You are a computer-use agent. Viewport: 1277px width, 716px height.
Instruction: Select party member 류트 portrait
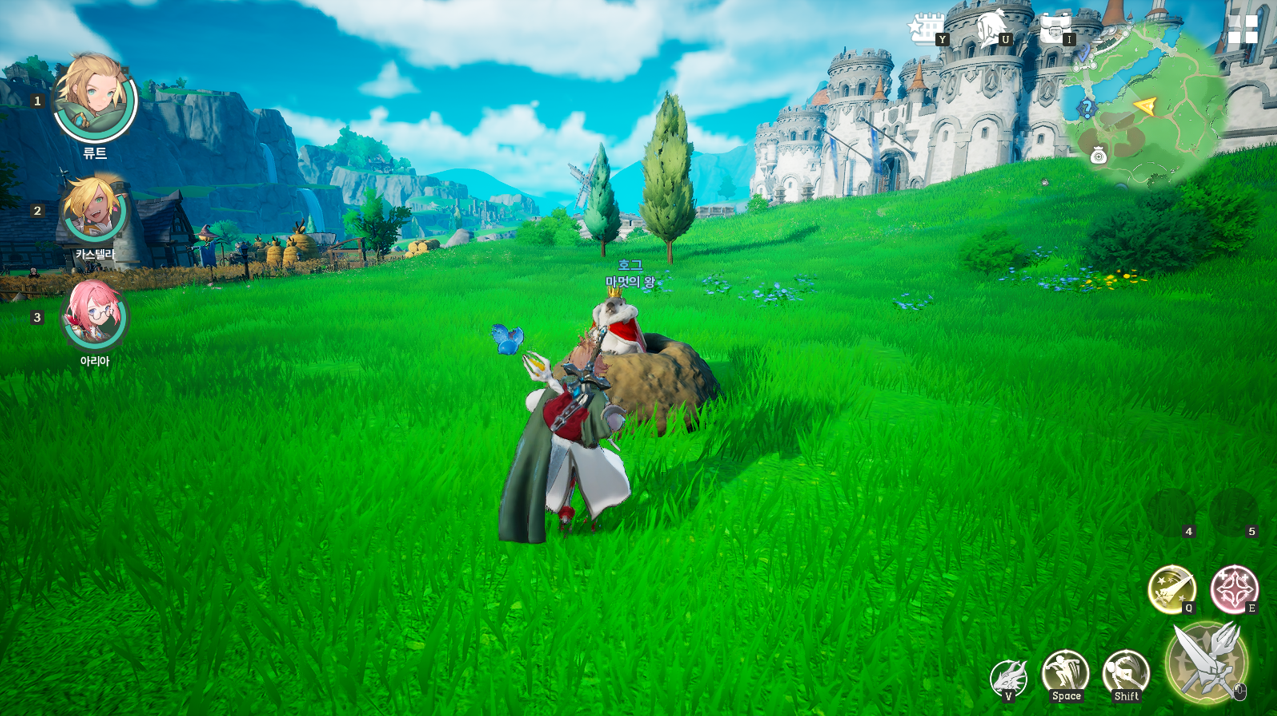pos(94,99)
